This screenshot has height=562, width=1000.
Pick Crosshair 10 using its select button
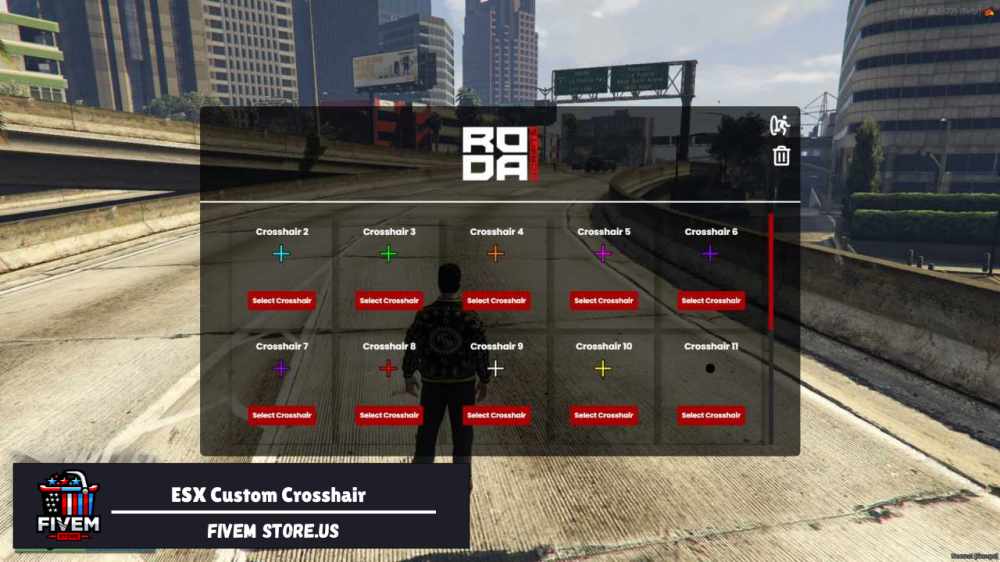pos(604,415)
